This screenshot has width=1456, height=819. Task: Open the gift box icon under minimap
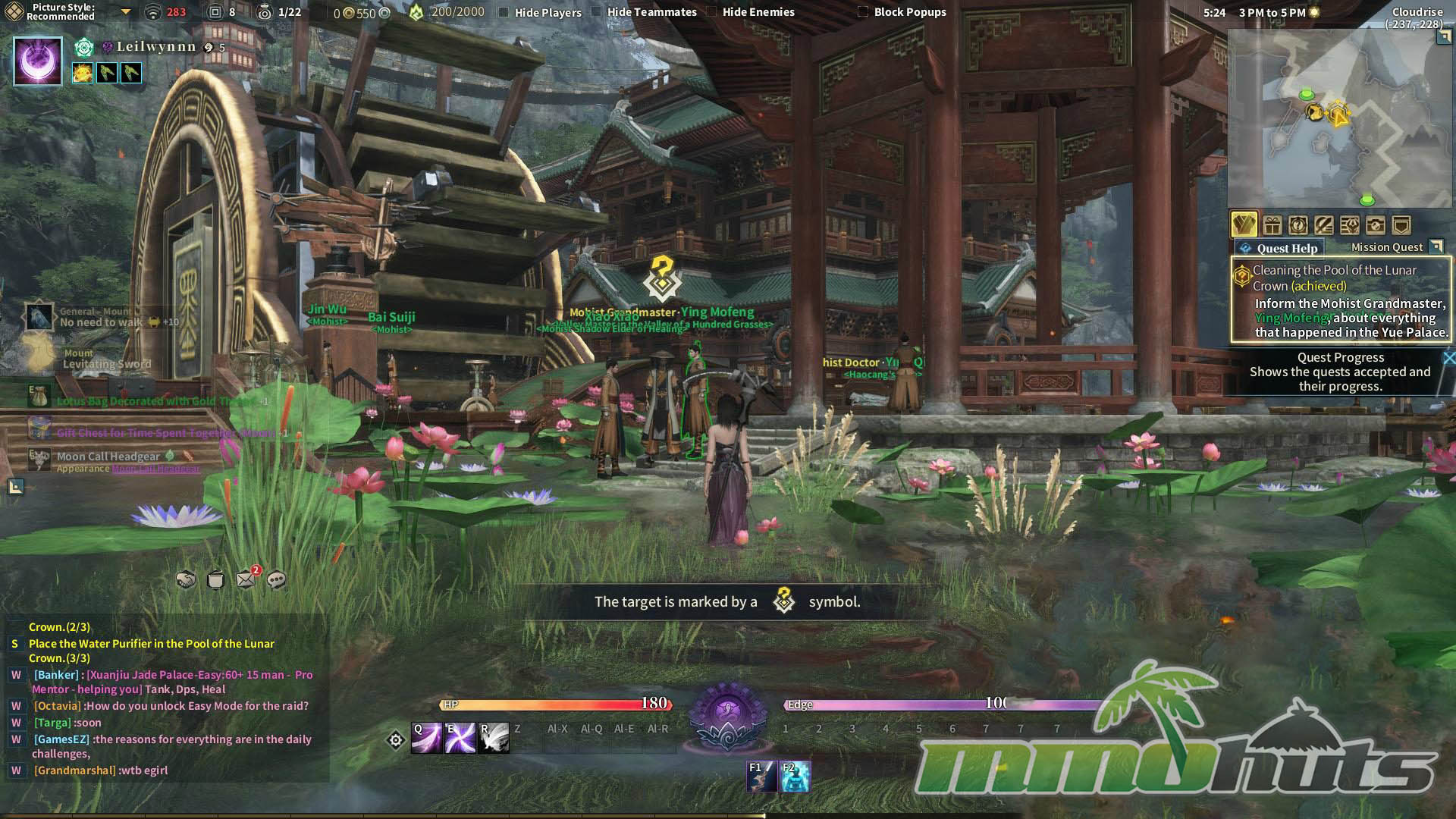point(1272,225)
